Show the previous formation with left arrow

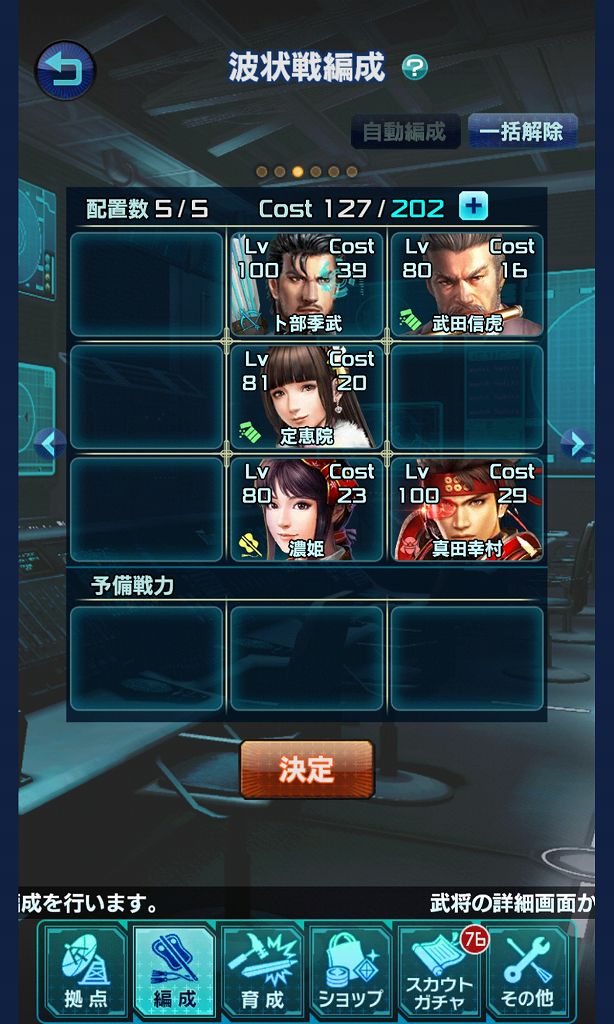[50, 443]
